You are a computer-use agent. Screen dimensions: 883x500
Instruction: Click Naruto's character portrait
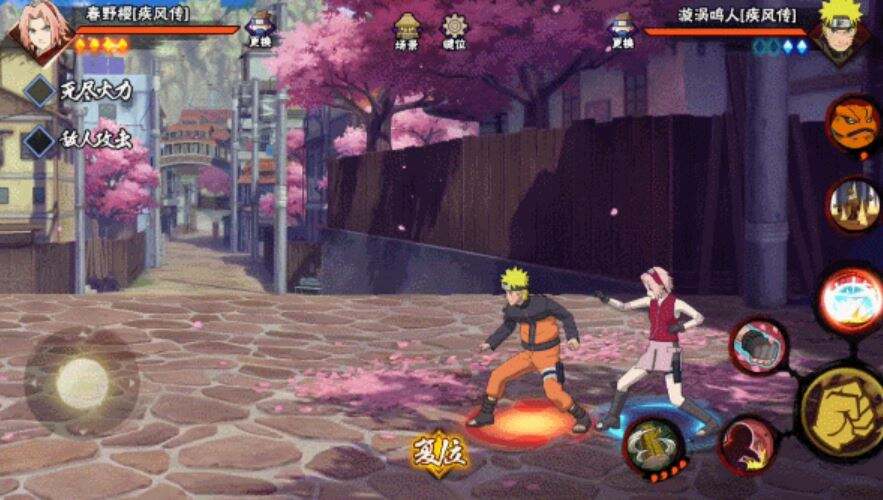(x=843, y=30)
